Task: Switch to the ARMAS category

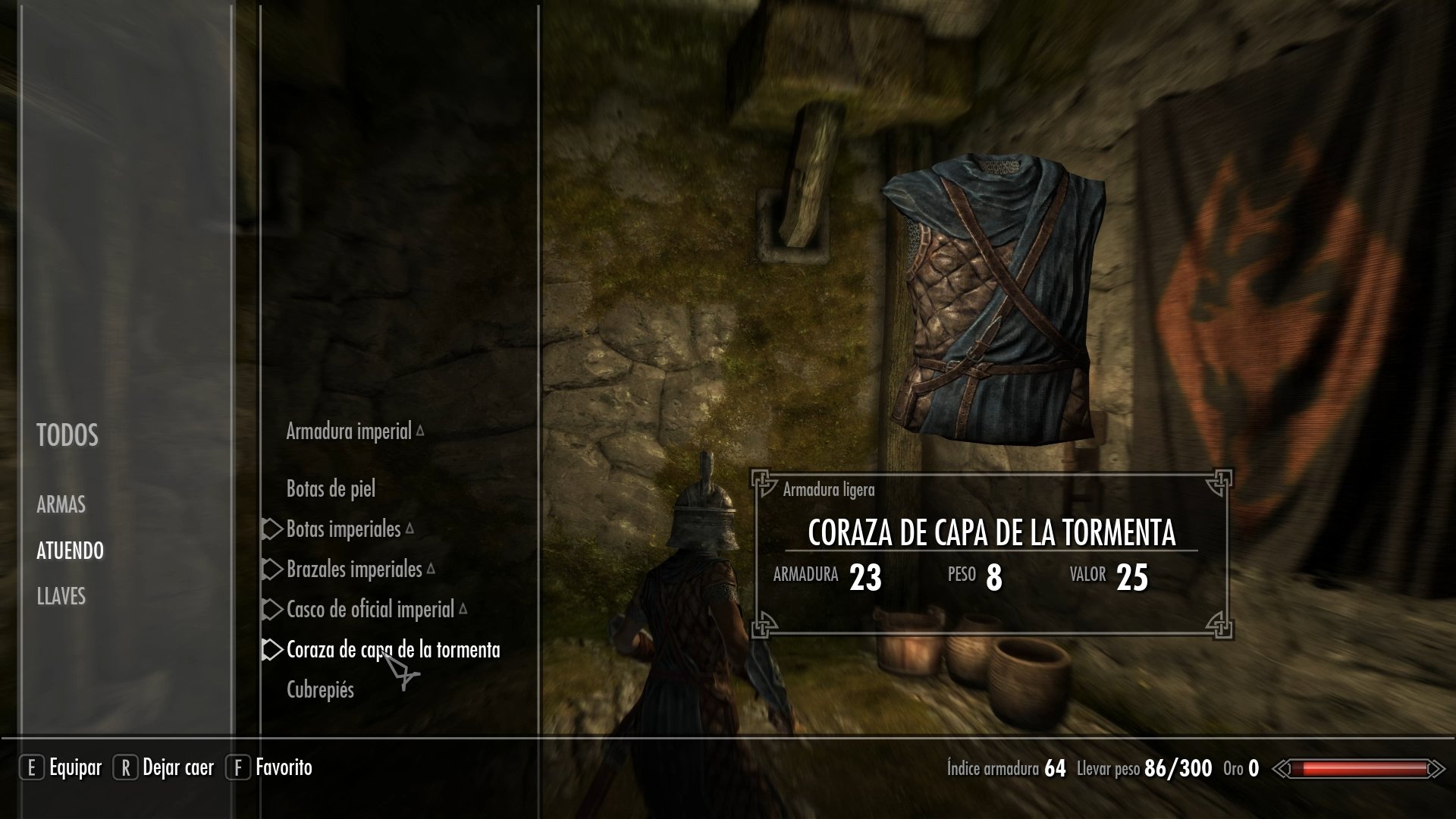Action: coord(61,505)
